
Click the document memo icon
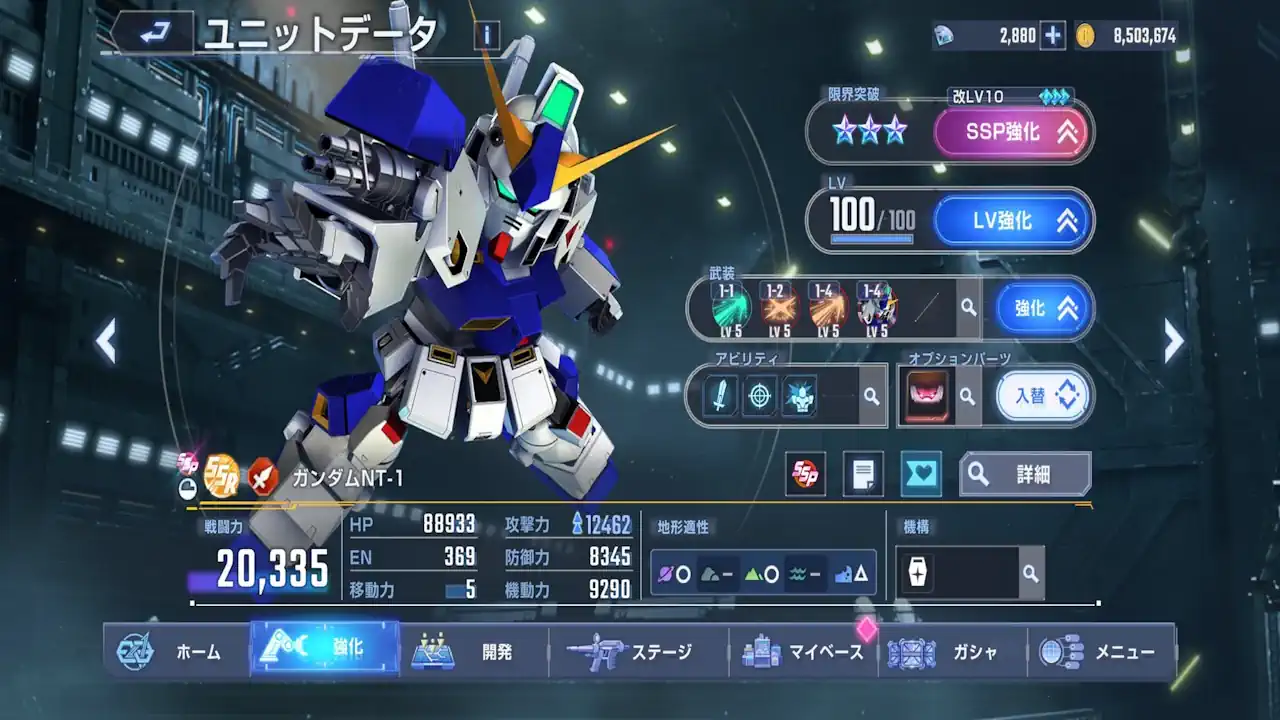(x=862, y=474)
